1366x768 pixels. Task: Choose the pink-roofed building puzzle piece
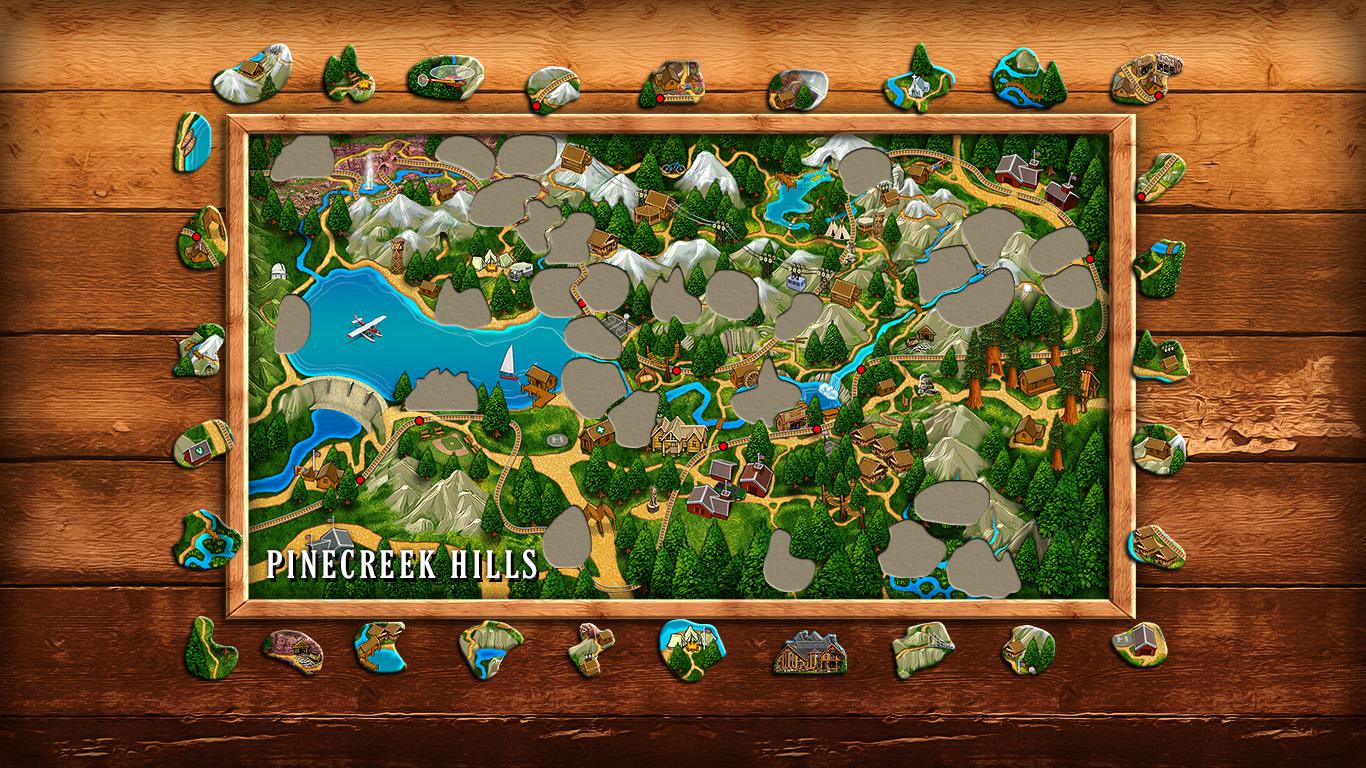pyautogui.click(x=292, y=649)
